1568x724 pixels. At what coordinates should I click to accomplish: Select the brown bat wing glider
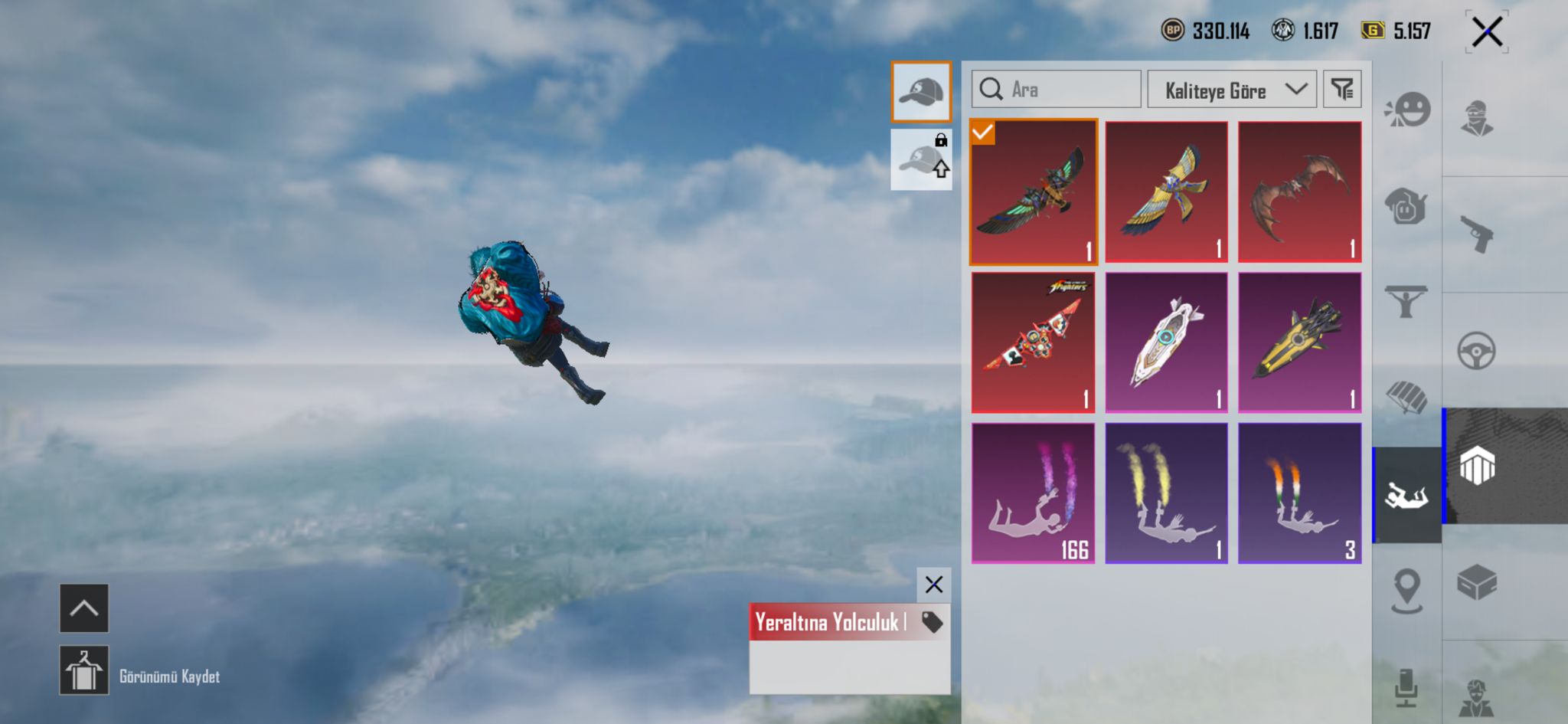tap(1299, 192)
